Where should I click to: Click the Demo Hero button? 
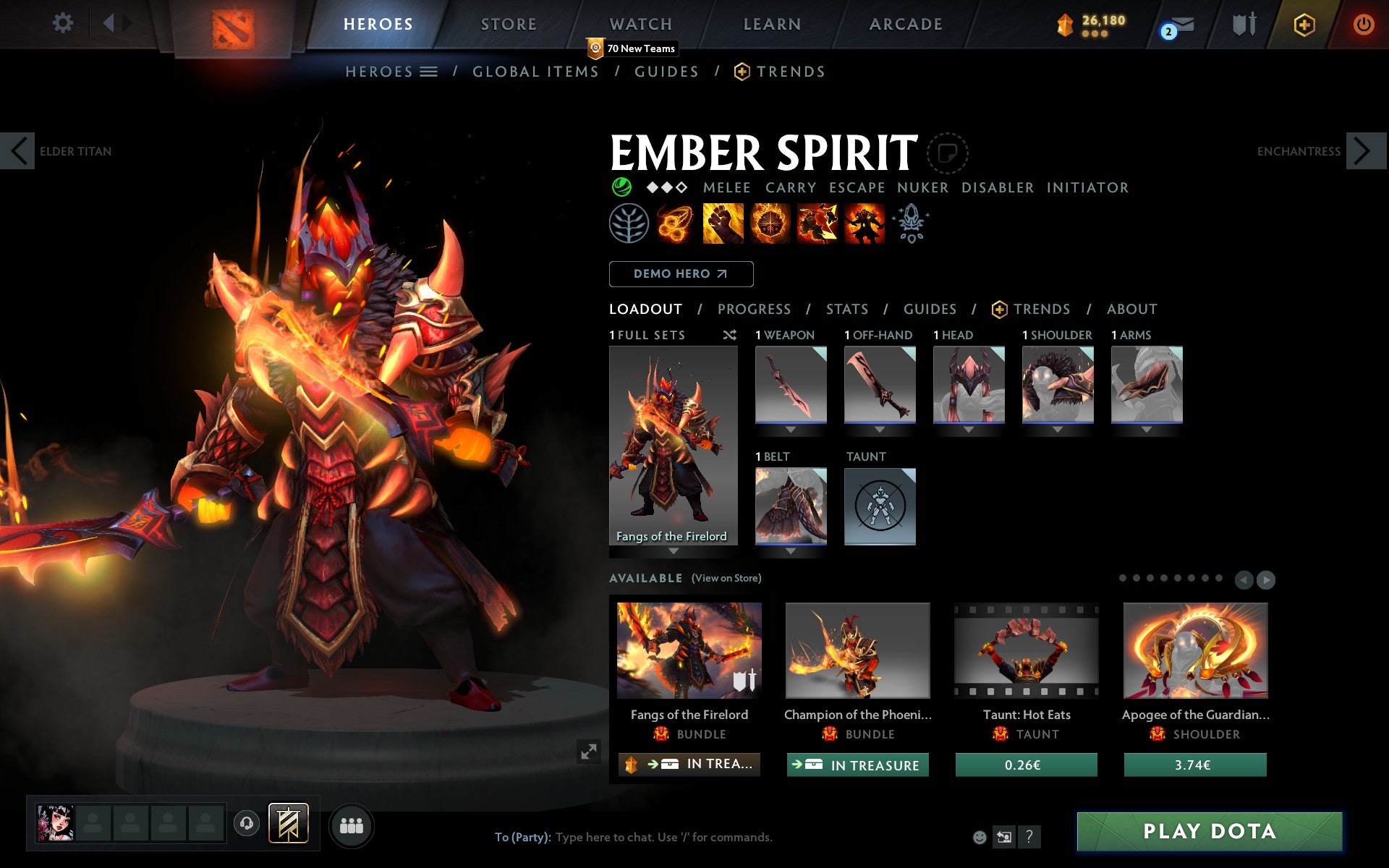pos(681,274)
